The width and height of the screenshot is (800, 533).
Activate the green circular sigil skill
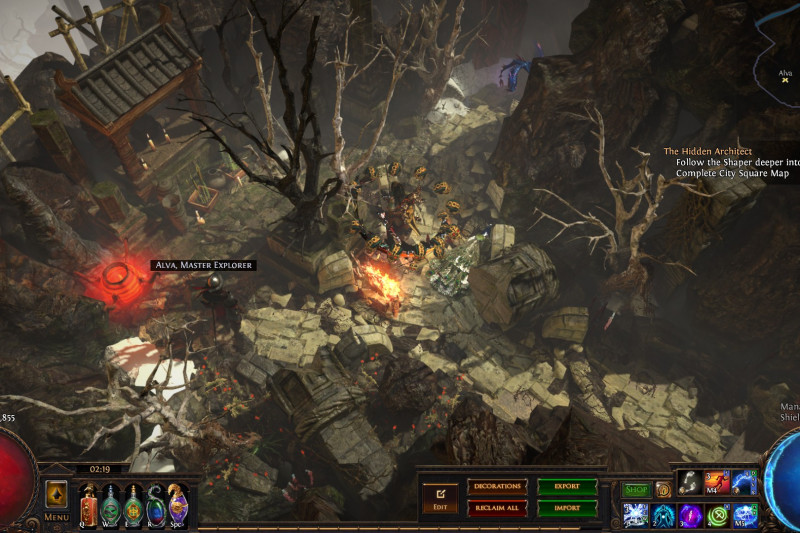[x=717, y=514]
